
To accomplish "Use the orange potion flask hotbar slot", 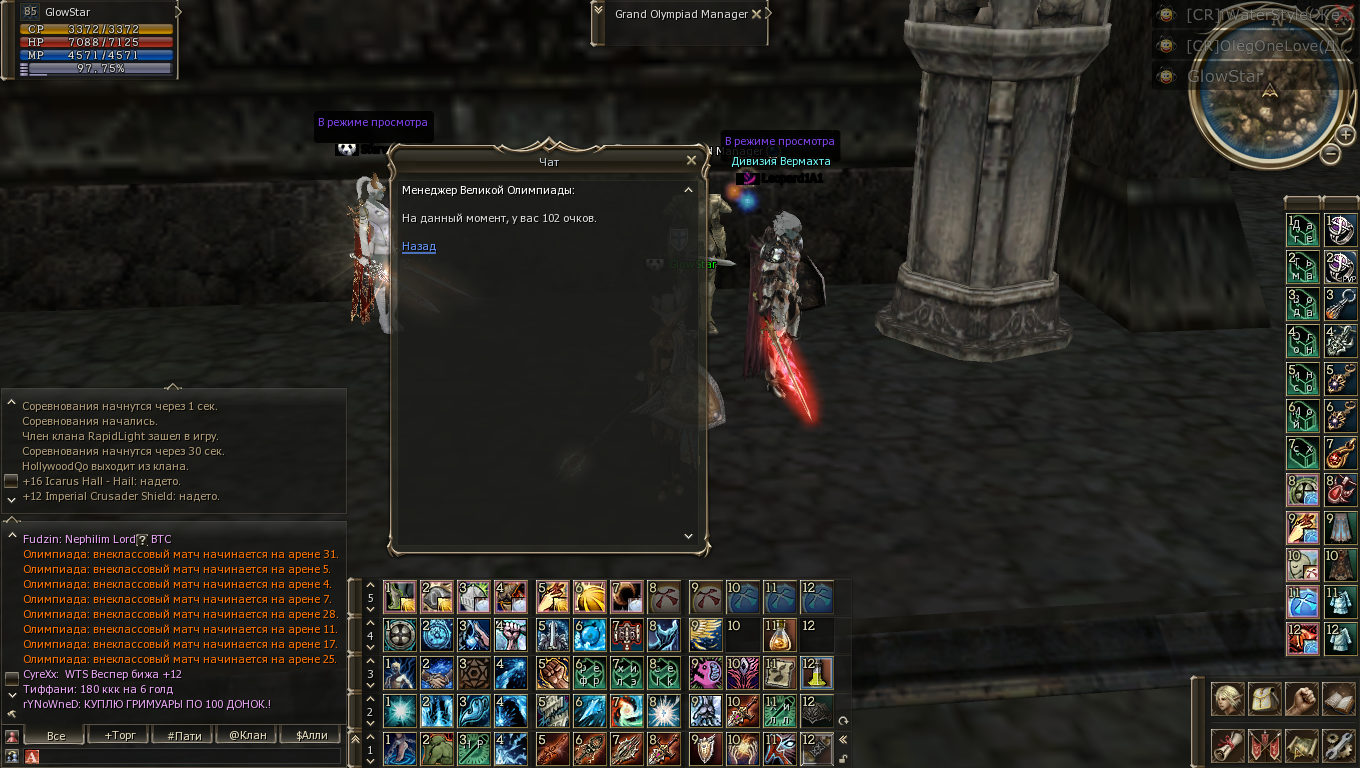I will click(779, 635).
